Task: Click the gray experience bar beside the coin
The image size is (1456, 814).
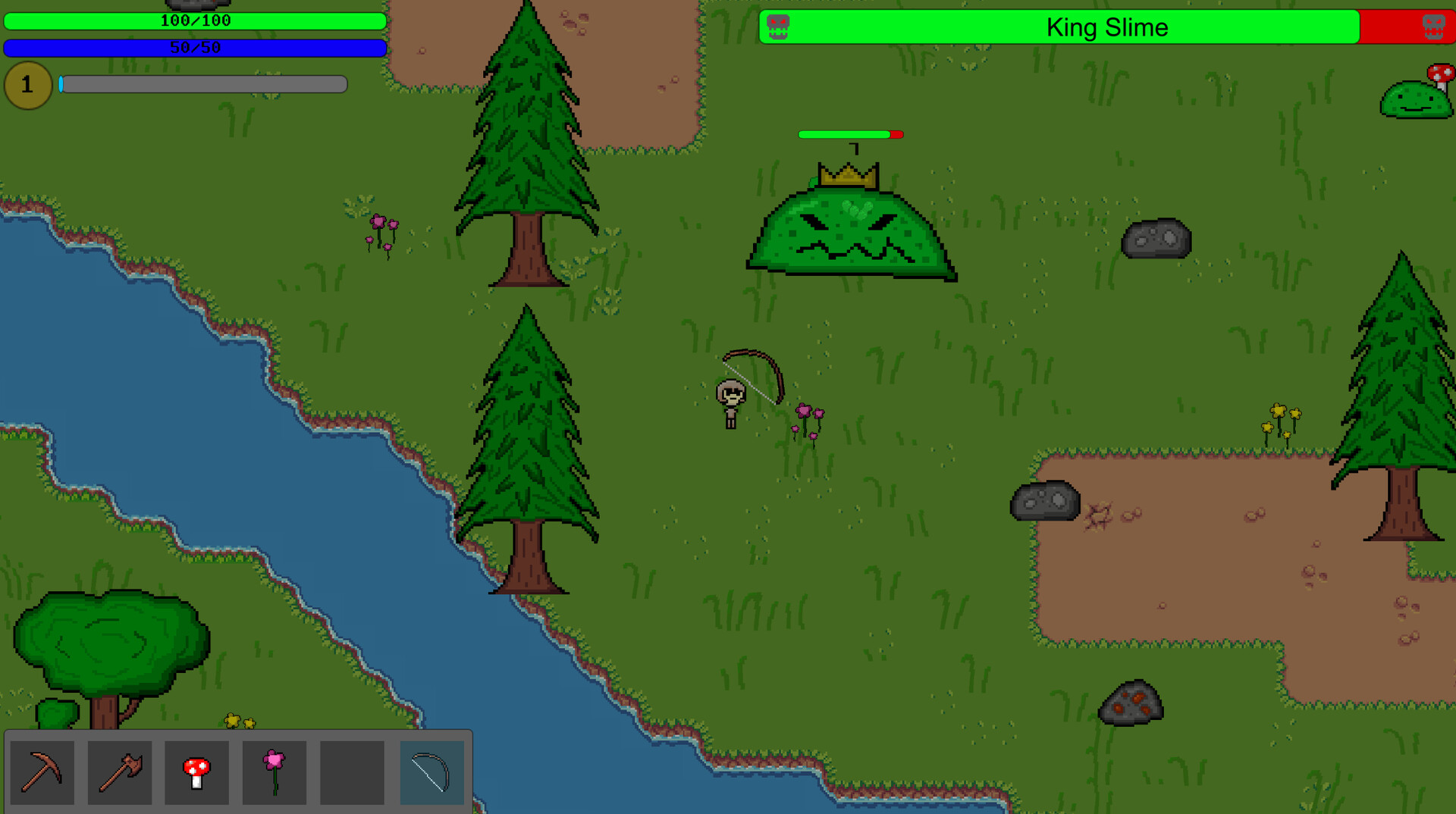Action: [205, 84]
